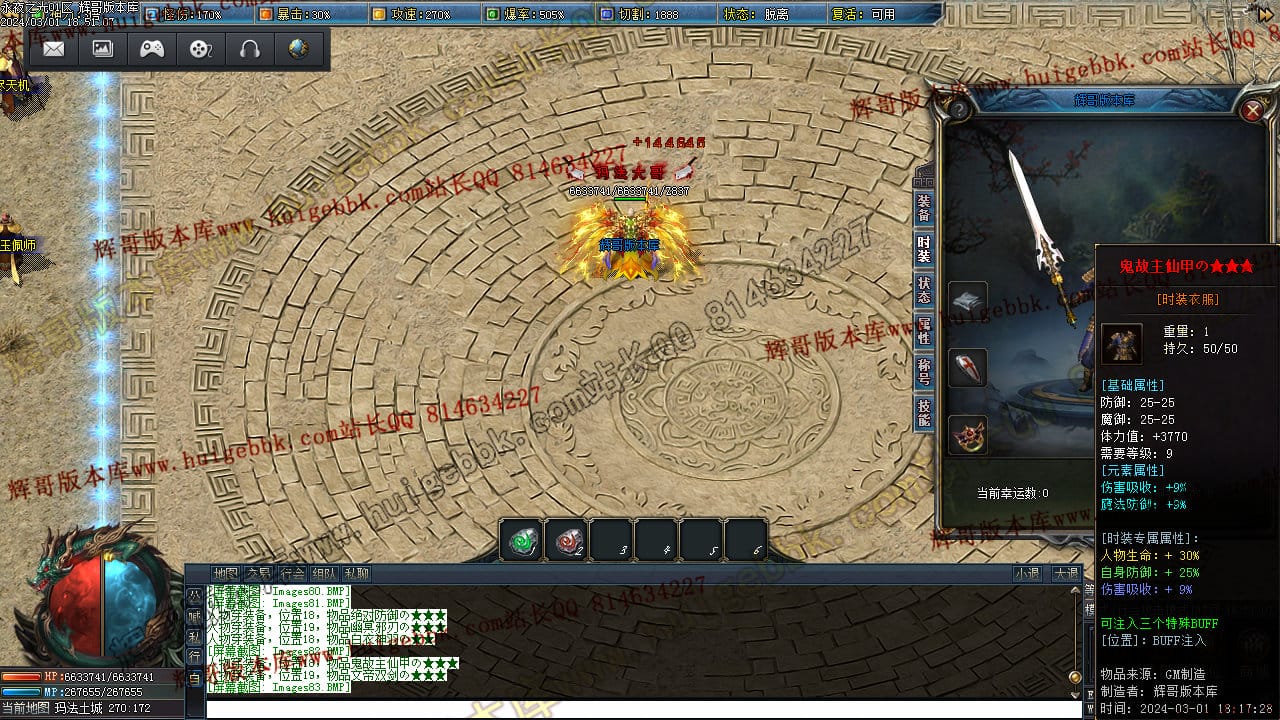The width and height of the screenshot is (1280, 720).
Task: Click the headphones audio icon
Action: pyautogui.click(x=250, y=49)
